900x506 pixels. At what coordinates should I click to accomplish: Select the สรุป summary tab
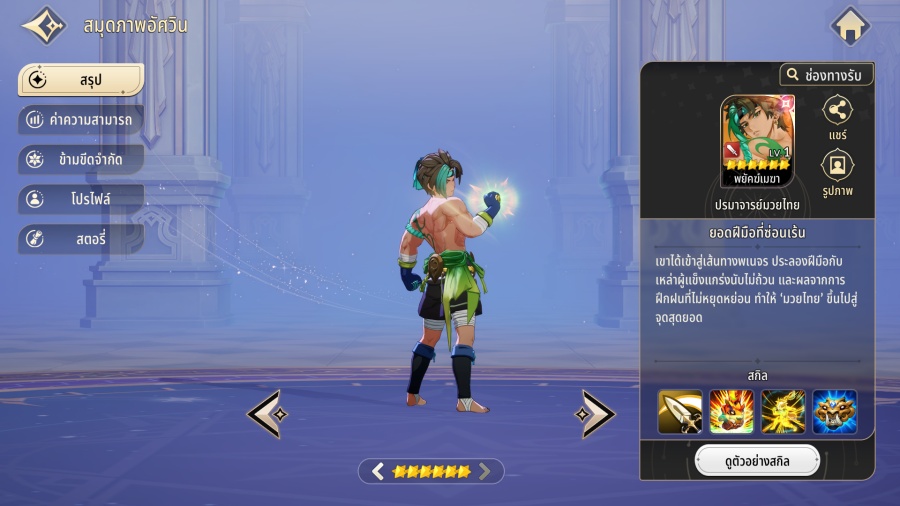pyautogui.click(x=81, y=80)
